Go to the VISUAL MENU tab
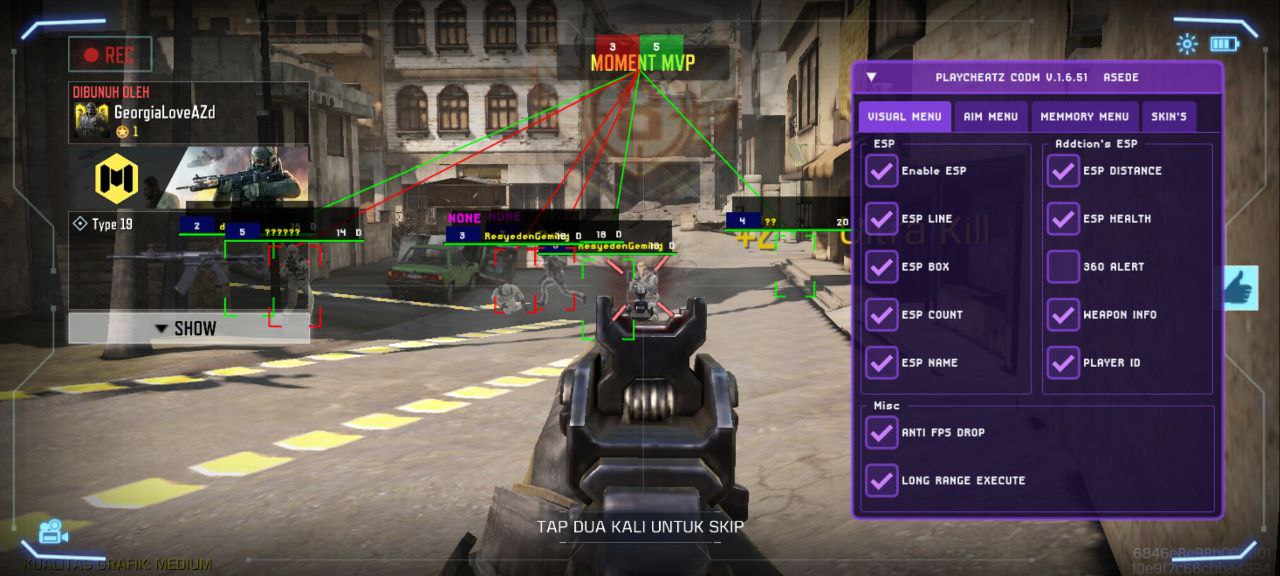 point(904,117)
